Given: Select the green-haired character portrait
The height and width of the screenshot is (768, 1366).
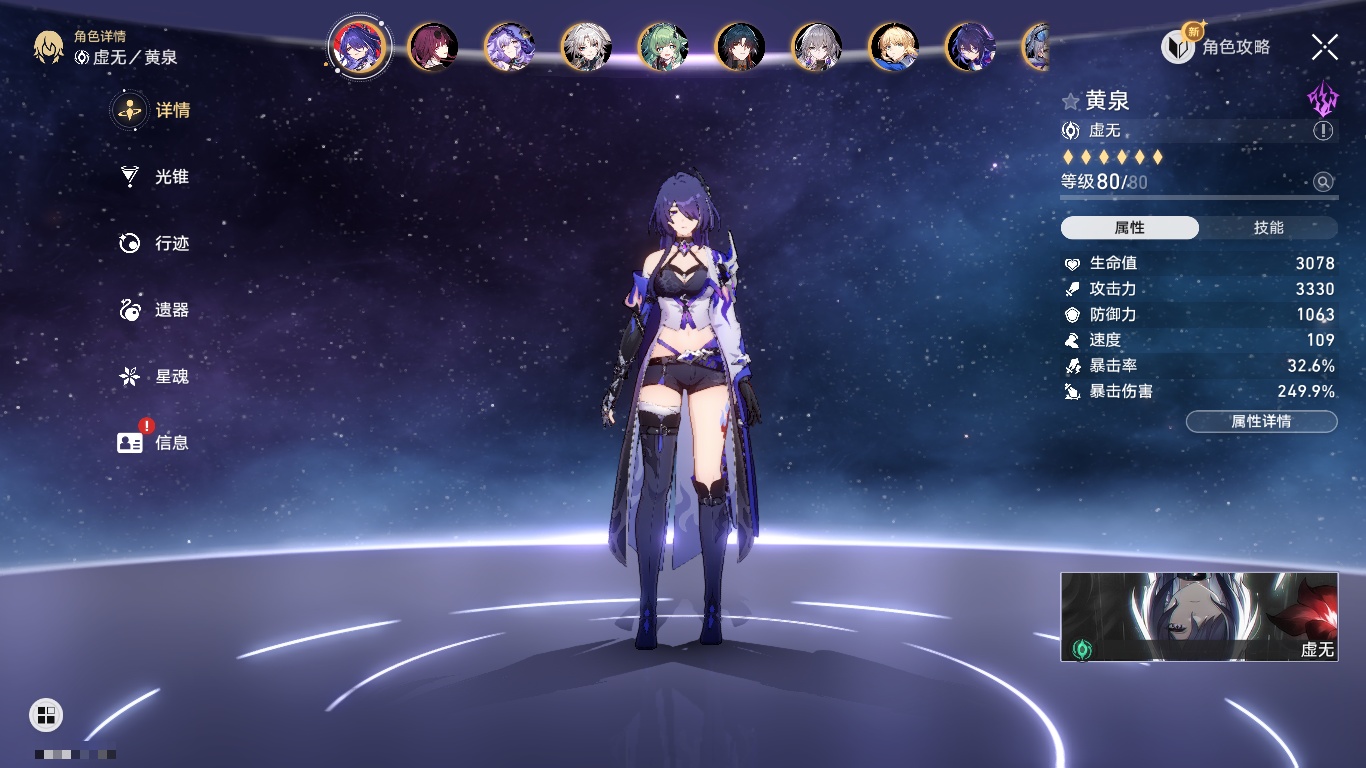Looking at the screenshot, I should click(663, 47).
